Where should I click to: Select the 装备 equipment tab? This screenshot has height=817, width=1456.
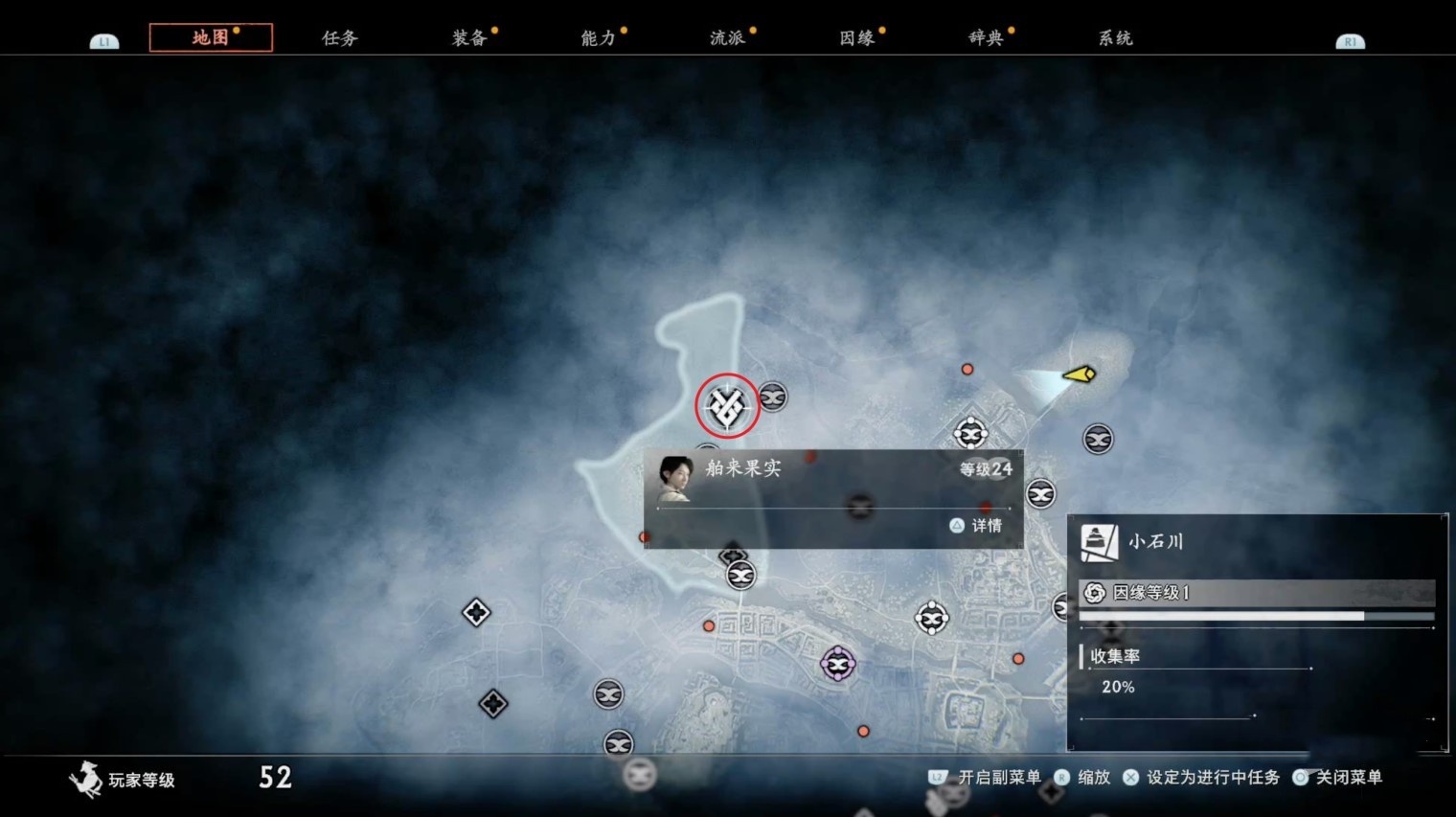click(x=469, y=38)
